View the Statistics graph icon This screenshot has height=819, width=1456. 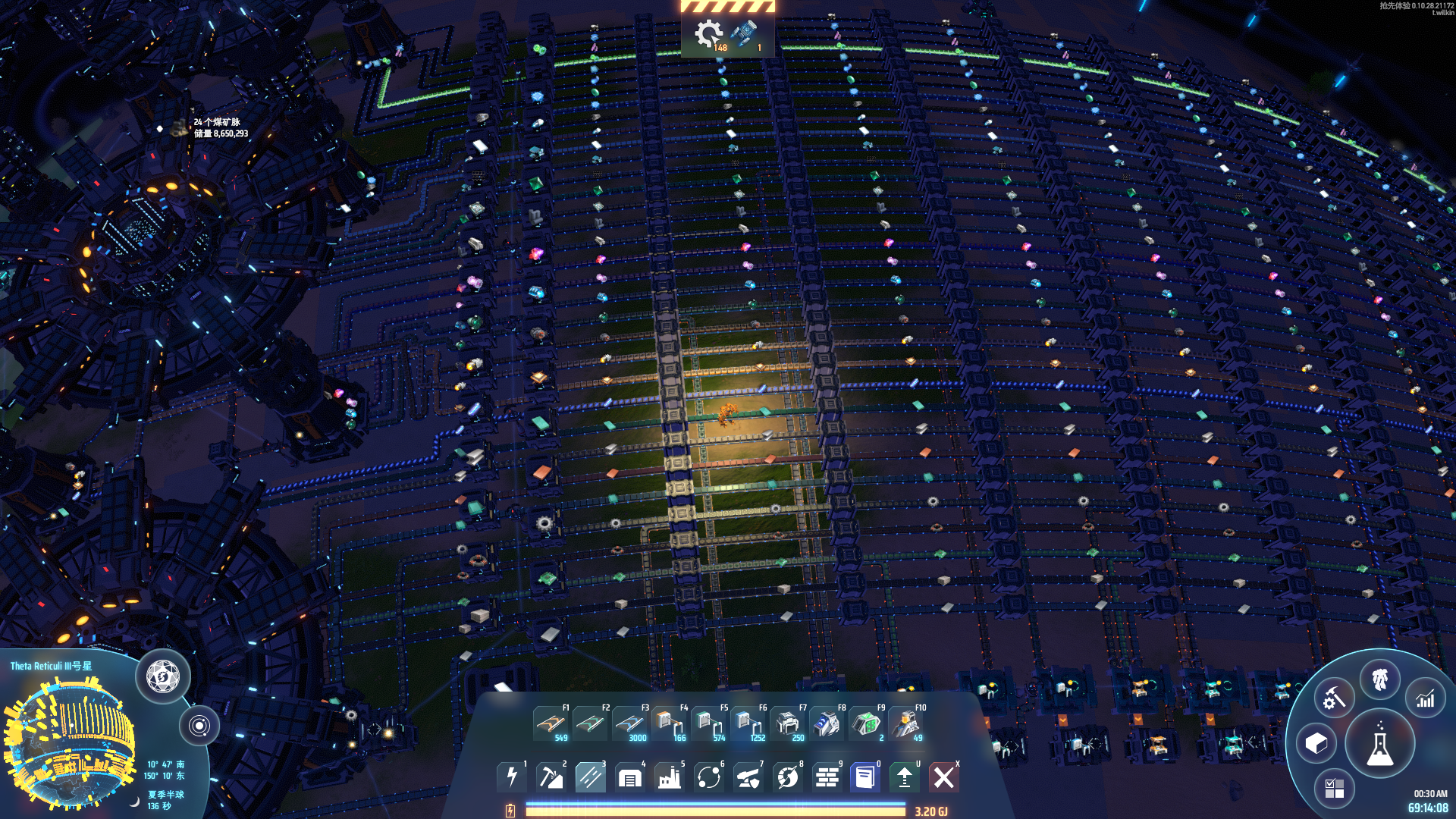tap(1425, 698)
